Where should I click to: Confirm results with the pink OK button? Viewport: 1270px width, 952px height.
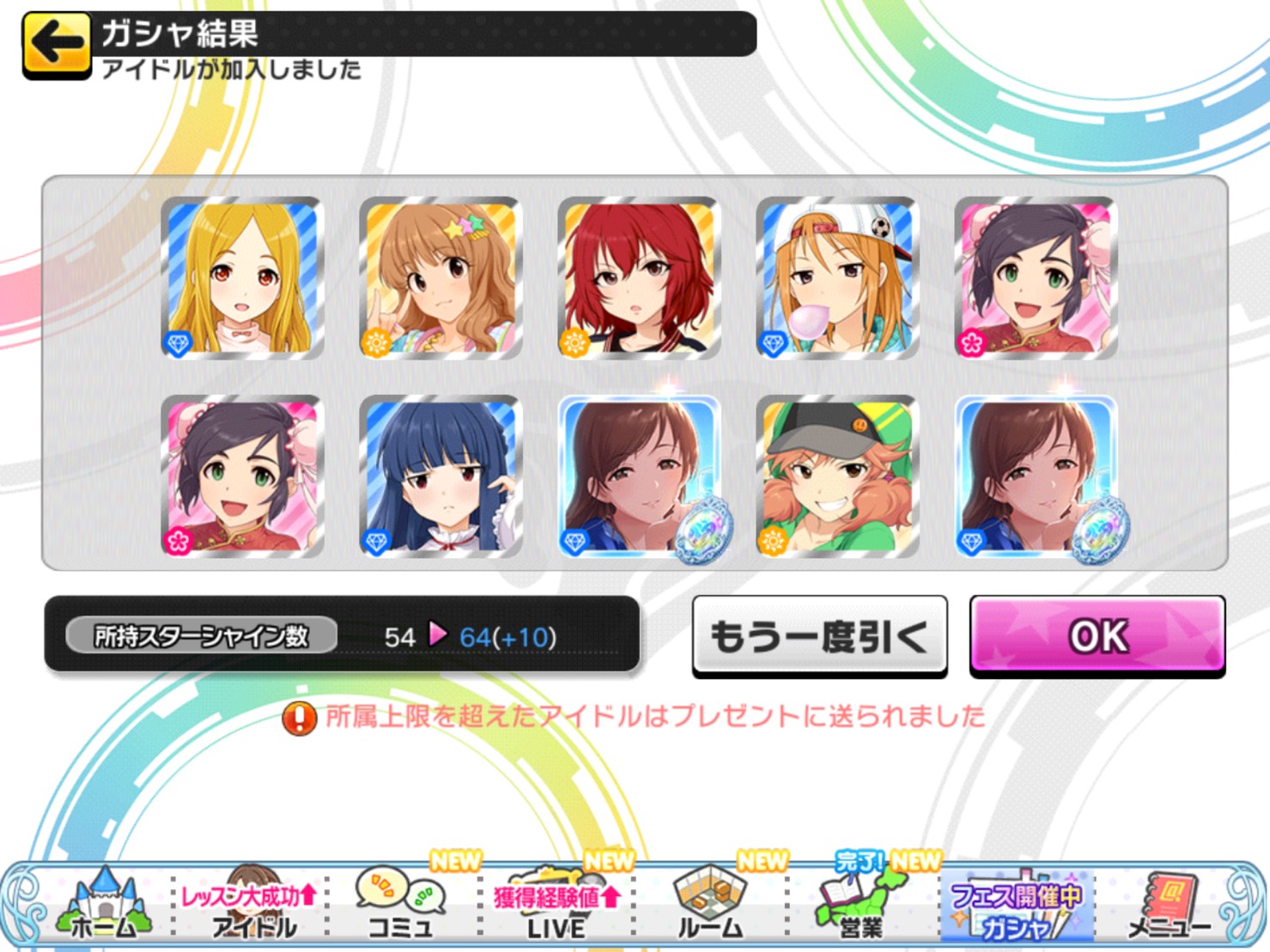[x=1097, y=636]
